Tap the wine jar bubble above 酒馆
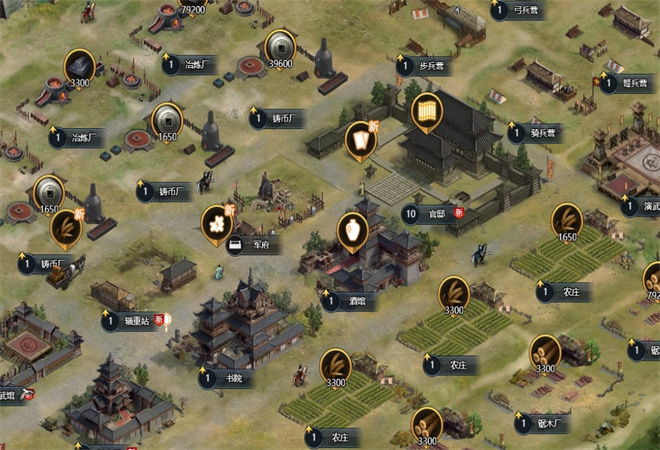660x450 pixels. point(351,232)
